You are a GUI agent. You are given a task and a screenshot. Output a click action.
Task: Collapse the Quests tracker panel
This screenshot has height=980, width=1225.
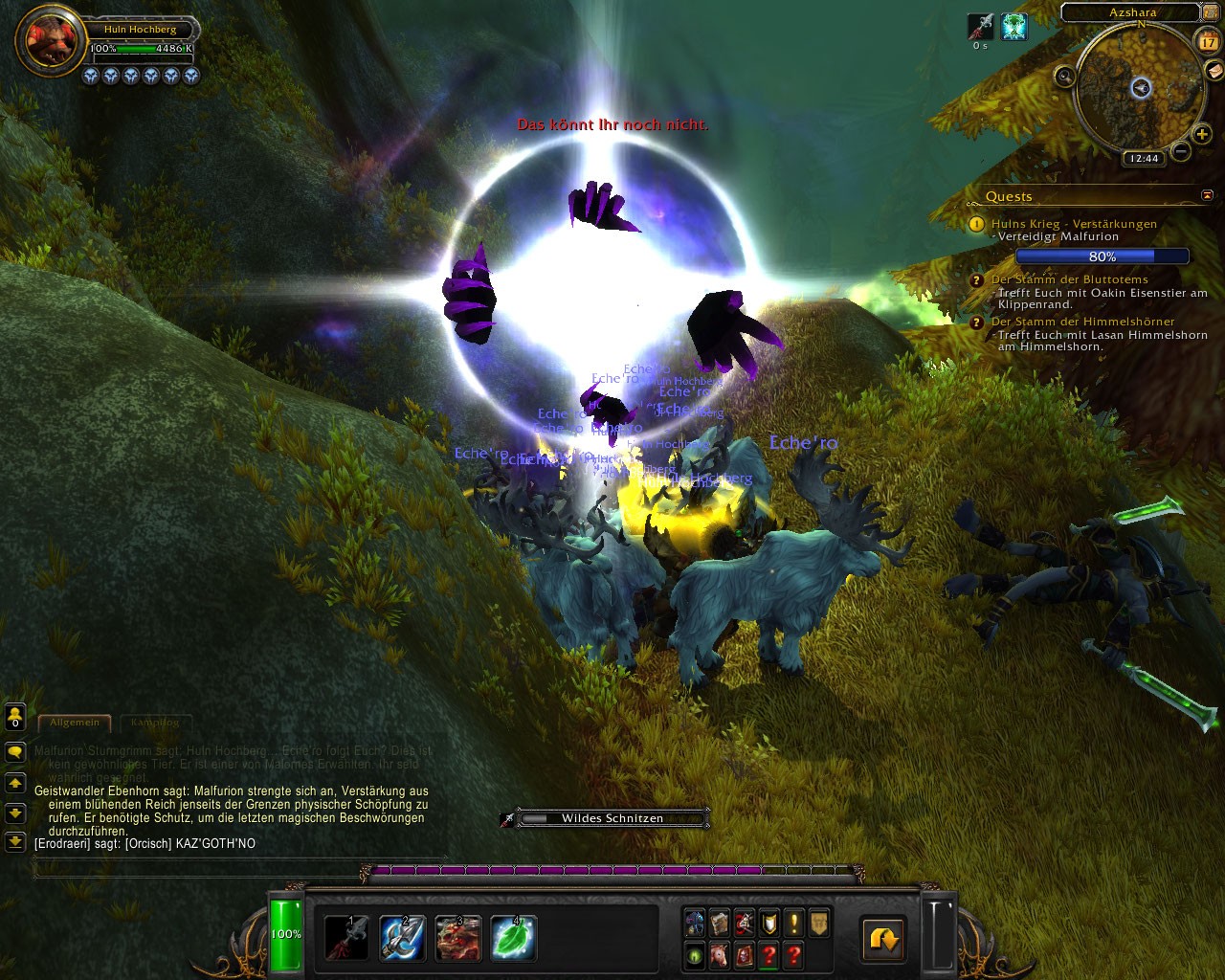1207,195
